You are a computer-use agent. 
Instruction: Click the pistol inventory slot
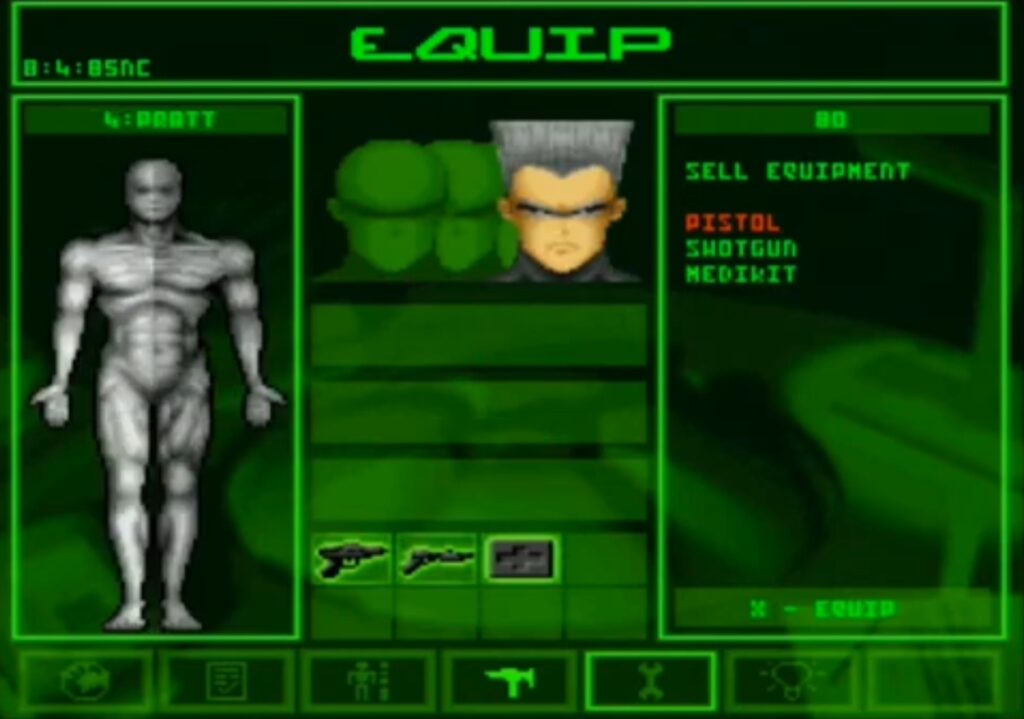(352, 559)
